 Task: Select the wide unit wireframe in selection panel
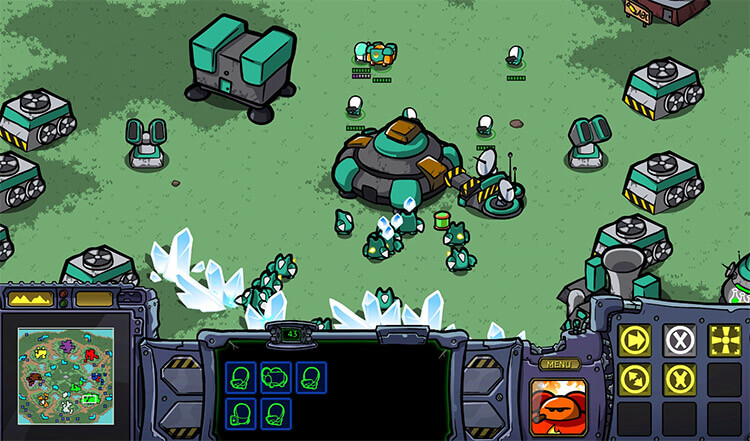275,377
